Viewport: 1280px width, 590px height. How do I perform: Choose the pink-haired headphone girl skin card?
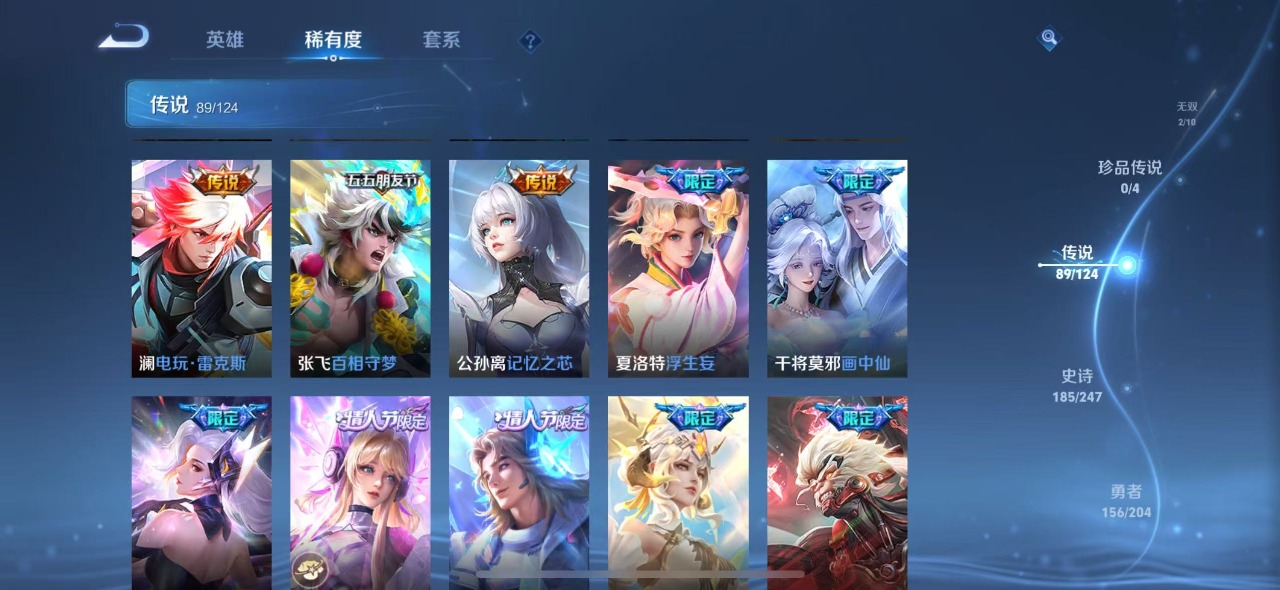coord(360,492)
